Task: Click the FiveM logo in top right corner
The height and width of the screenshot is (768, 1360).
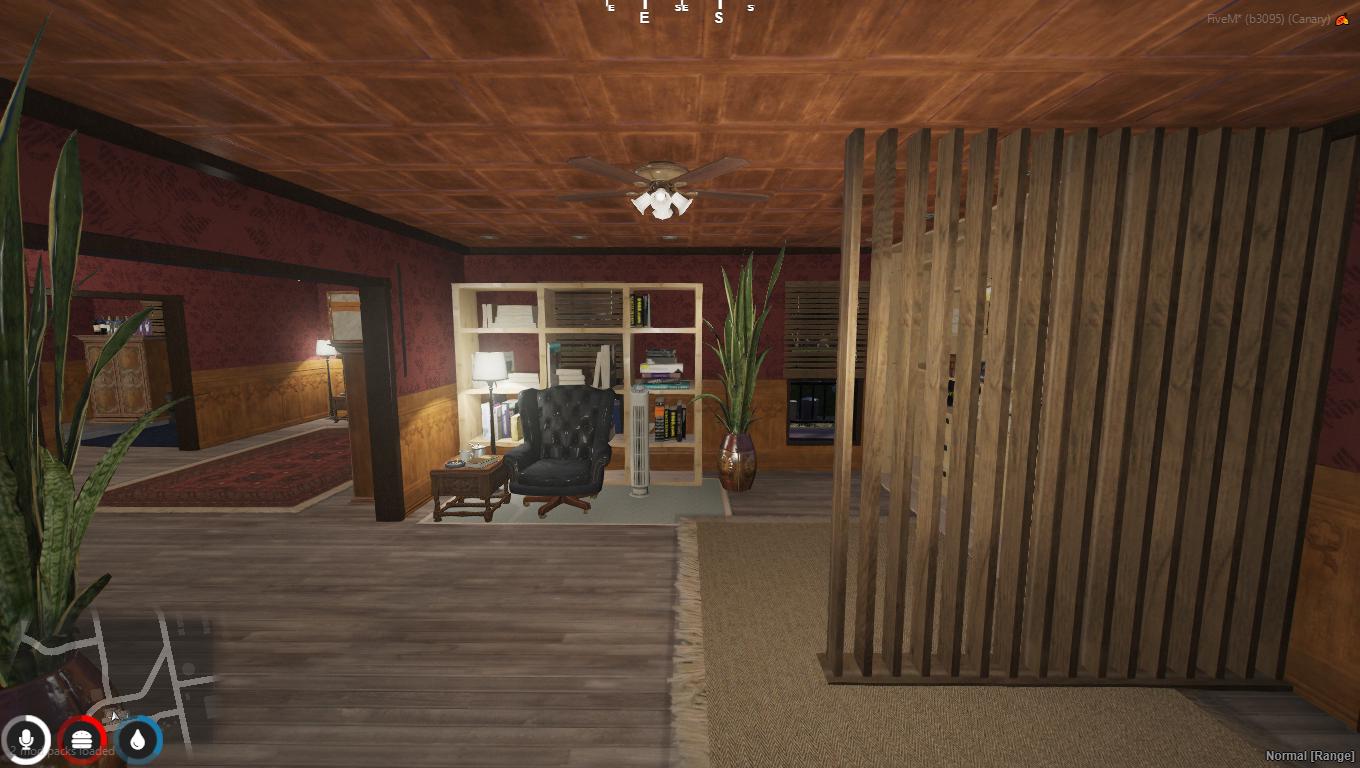Action: (x=1340, y=18)
